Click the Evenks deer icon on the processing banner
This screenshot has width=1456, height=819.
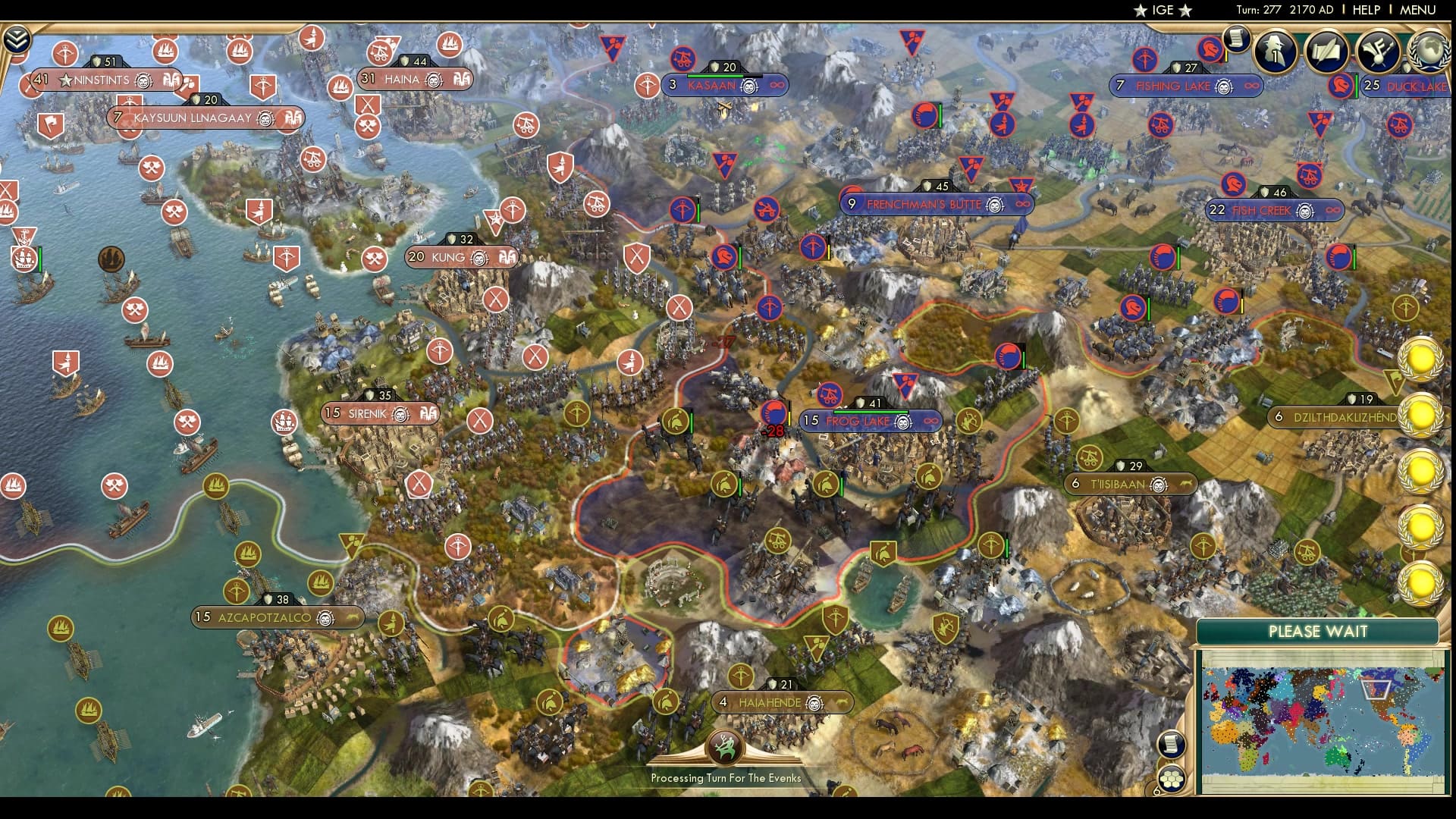click(x=726, y=745)
